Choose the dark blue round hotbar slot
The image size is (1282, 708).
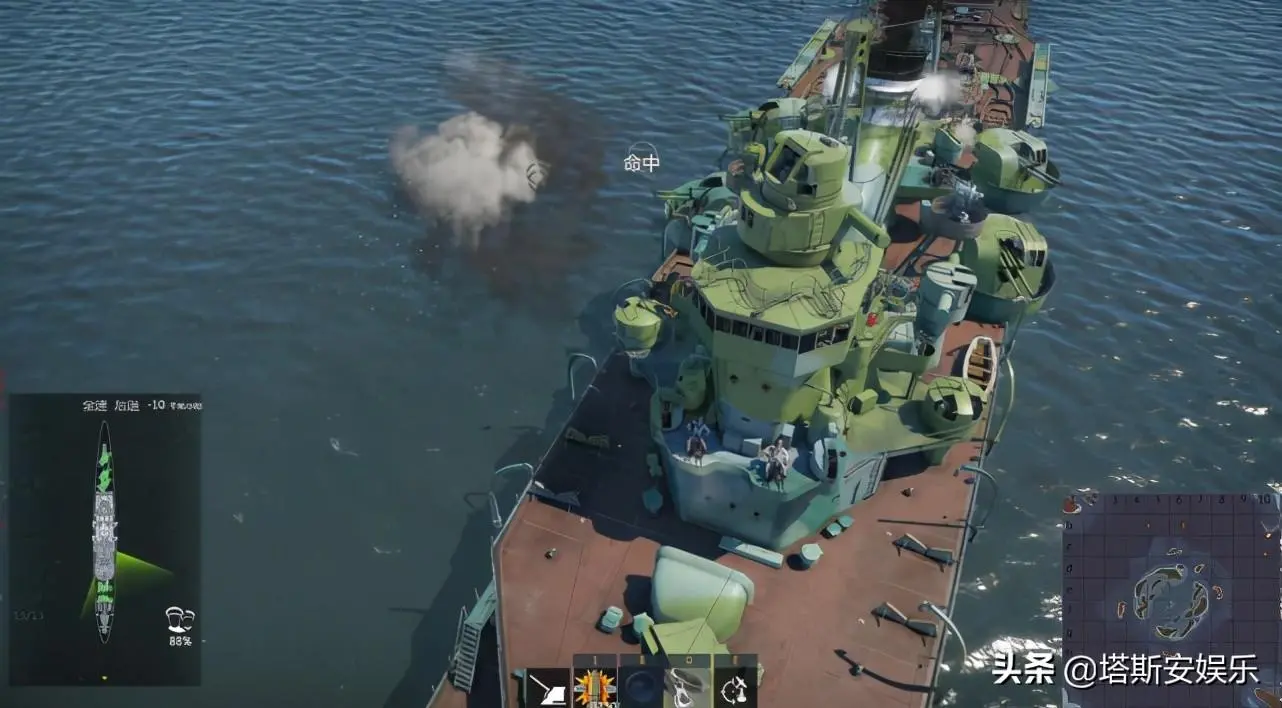point(640,688)
